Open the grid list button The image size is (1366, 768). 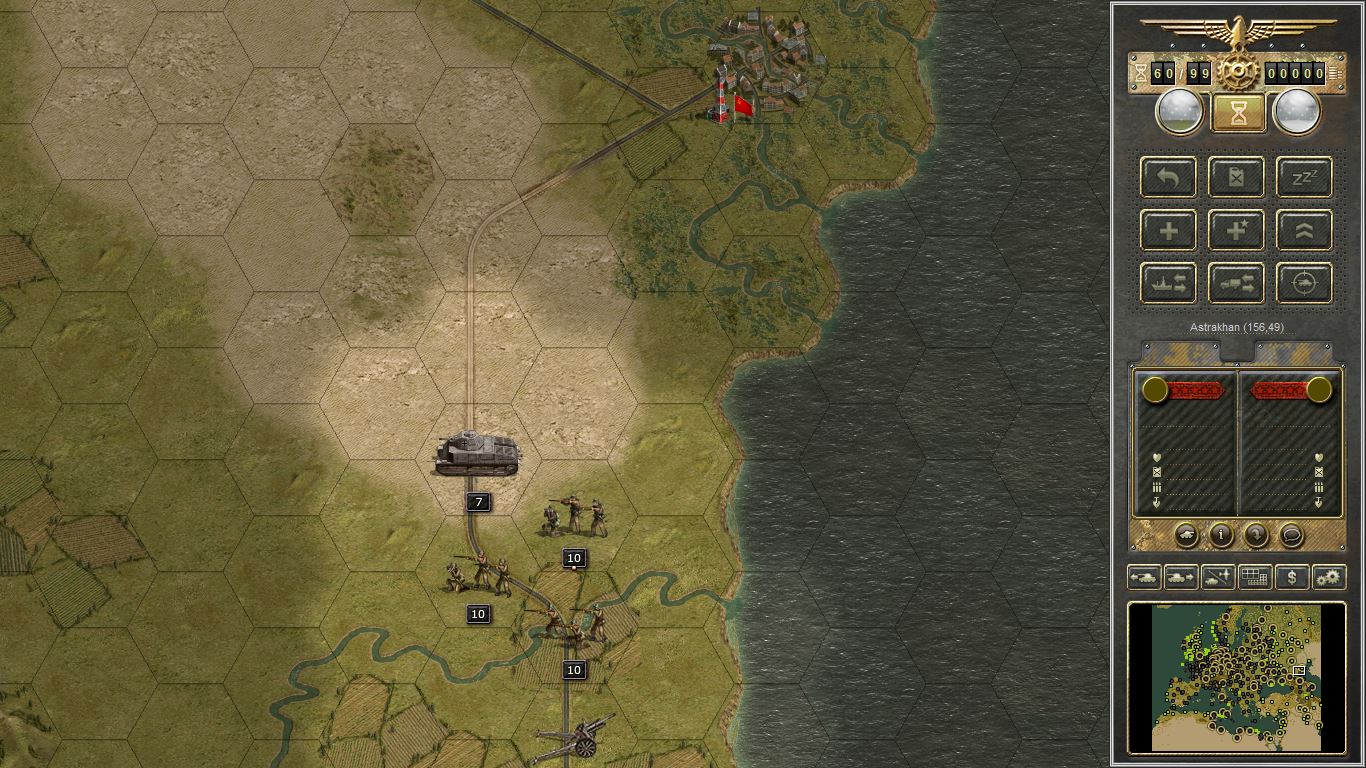click(1255, 577)
